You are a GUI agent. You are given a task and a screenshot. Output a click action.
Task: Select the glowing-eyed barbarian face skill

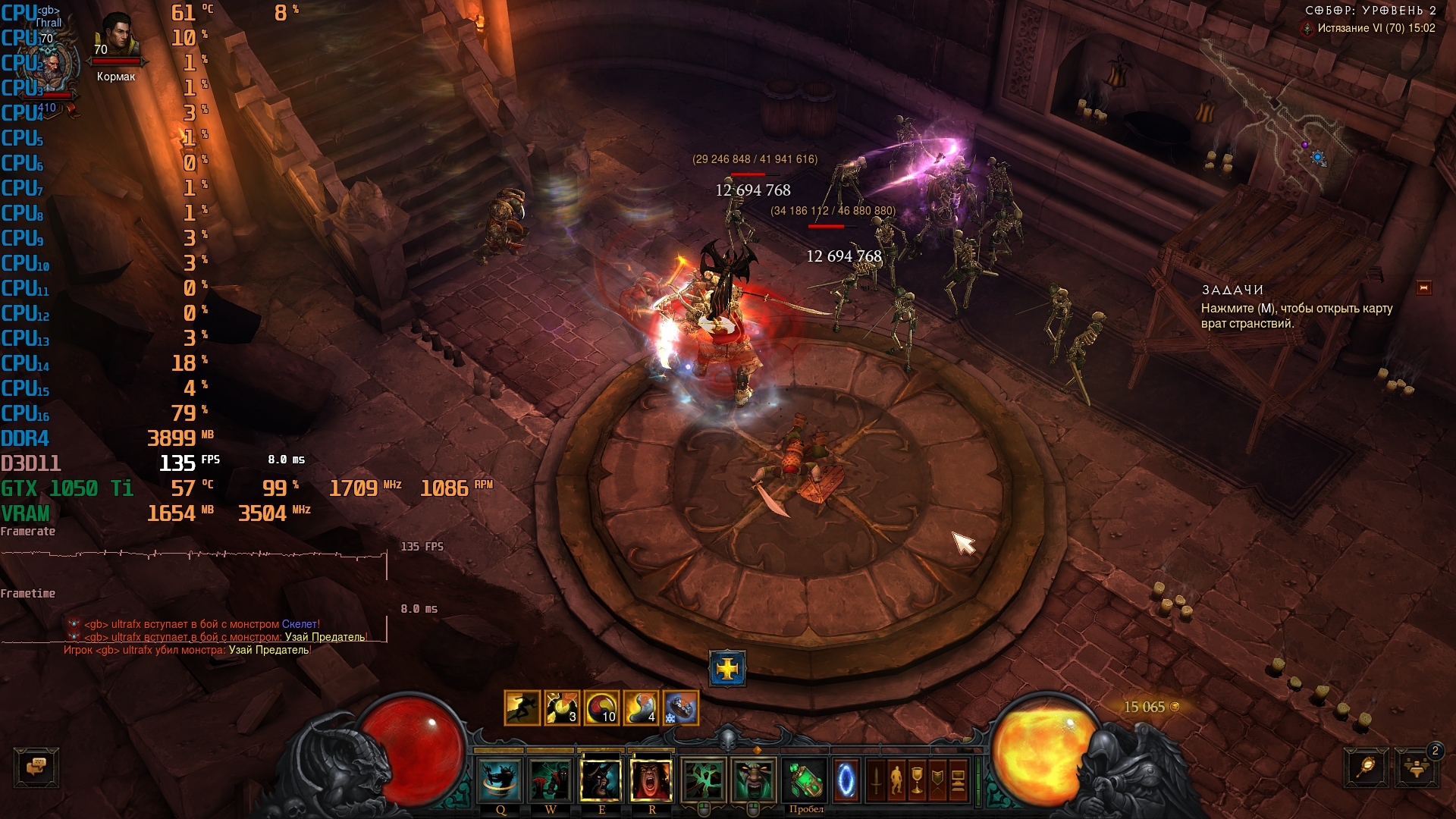tap(753, 780)
